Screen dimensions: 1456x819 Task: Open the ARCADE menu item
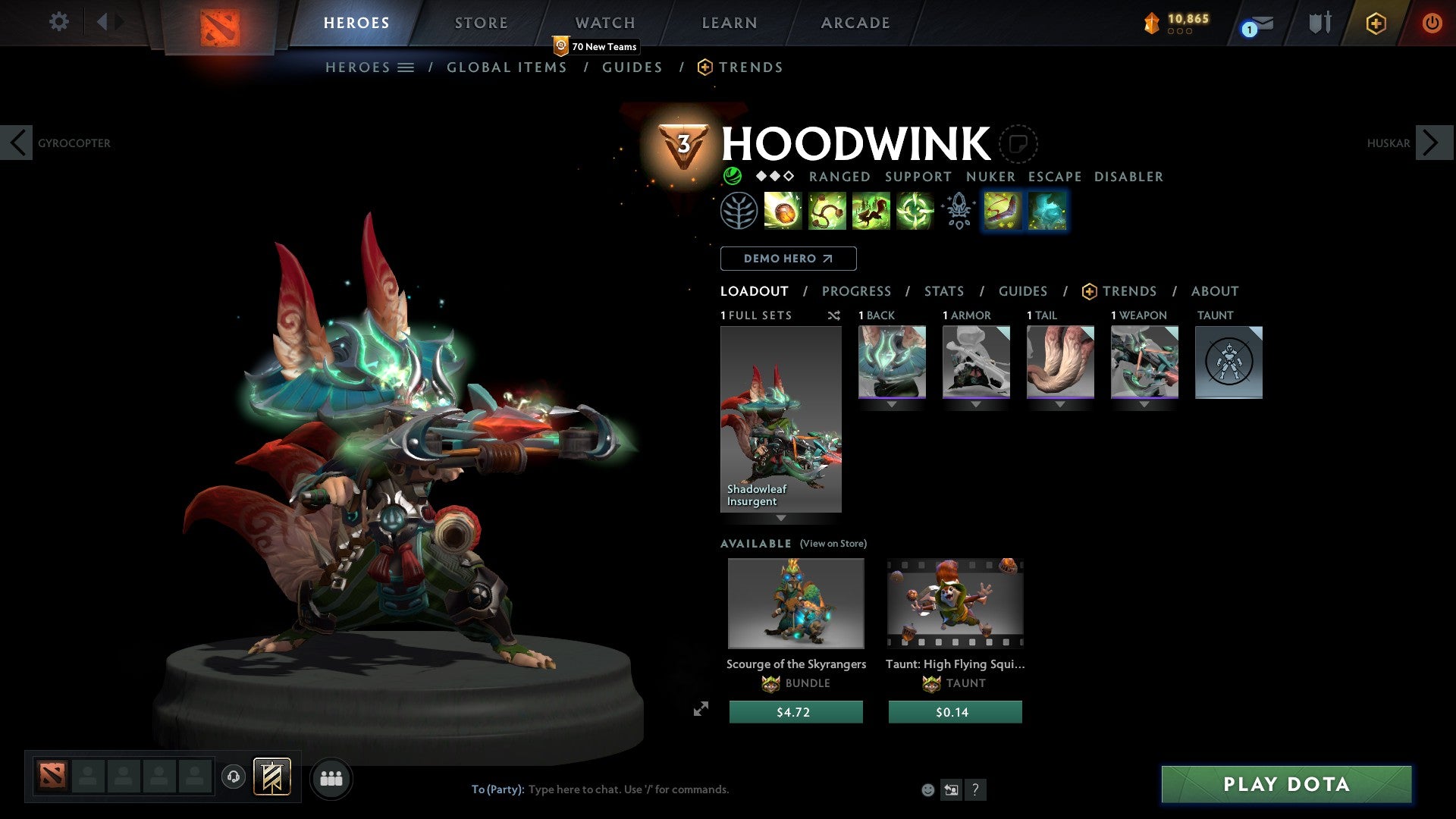(x=855, y=23)
